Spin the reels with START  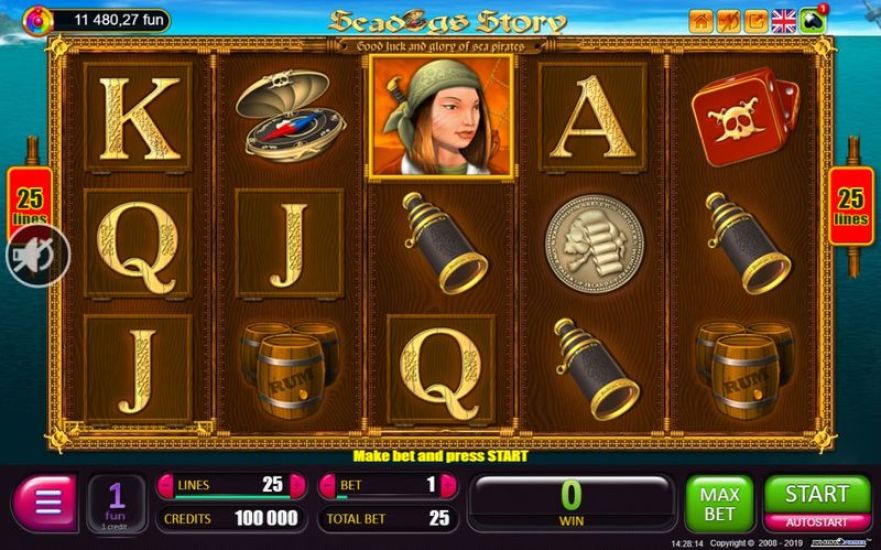(x=816, y=494)
